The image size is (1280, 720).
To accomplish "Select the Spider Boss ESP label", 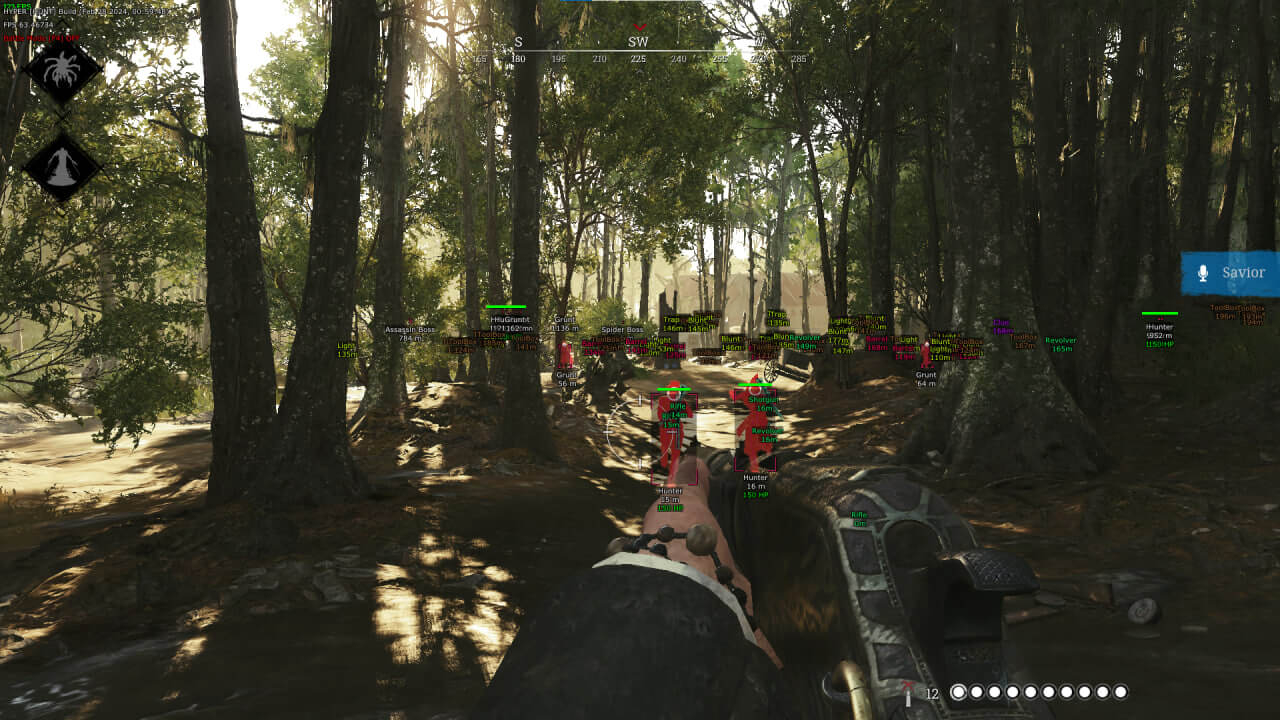I will click(x=621, y=327).
